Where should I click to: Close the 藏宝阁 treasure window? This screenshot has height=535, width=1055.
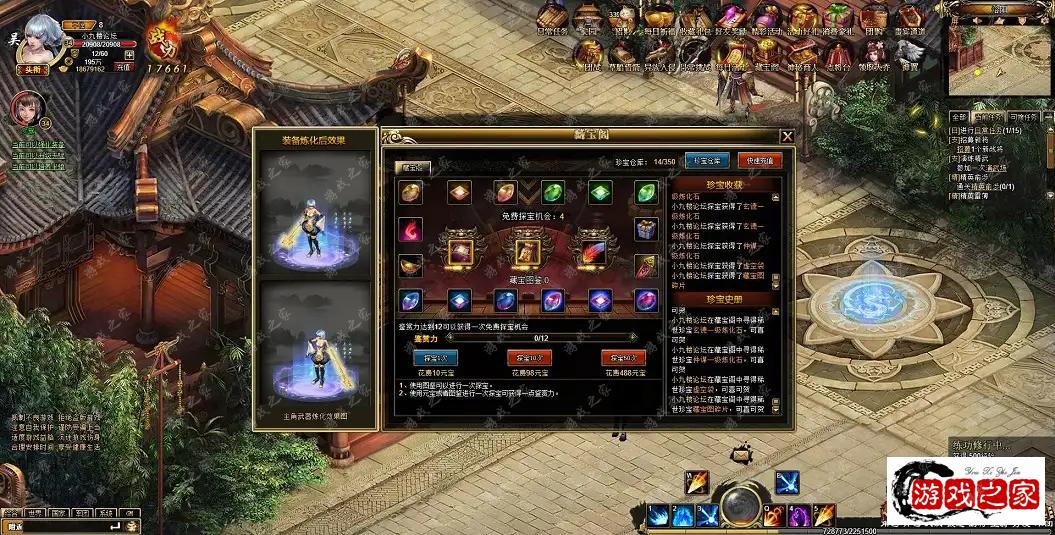point(787,136)
